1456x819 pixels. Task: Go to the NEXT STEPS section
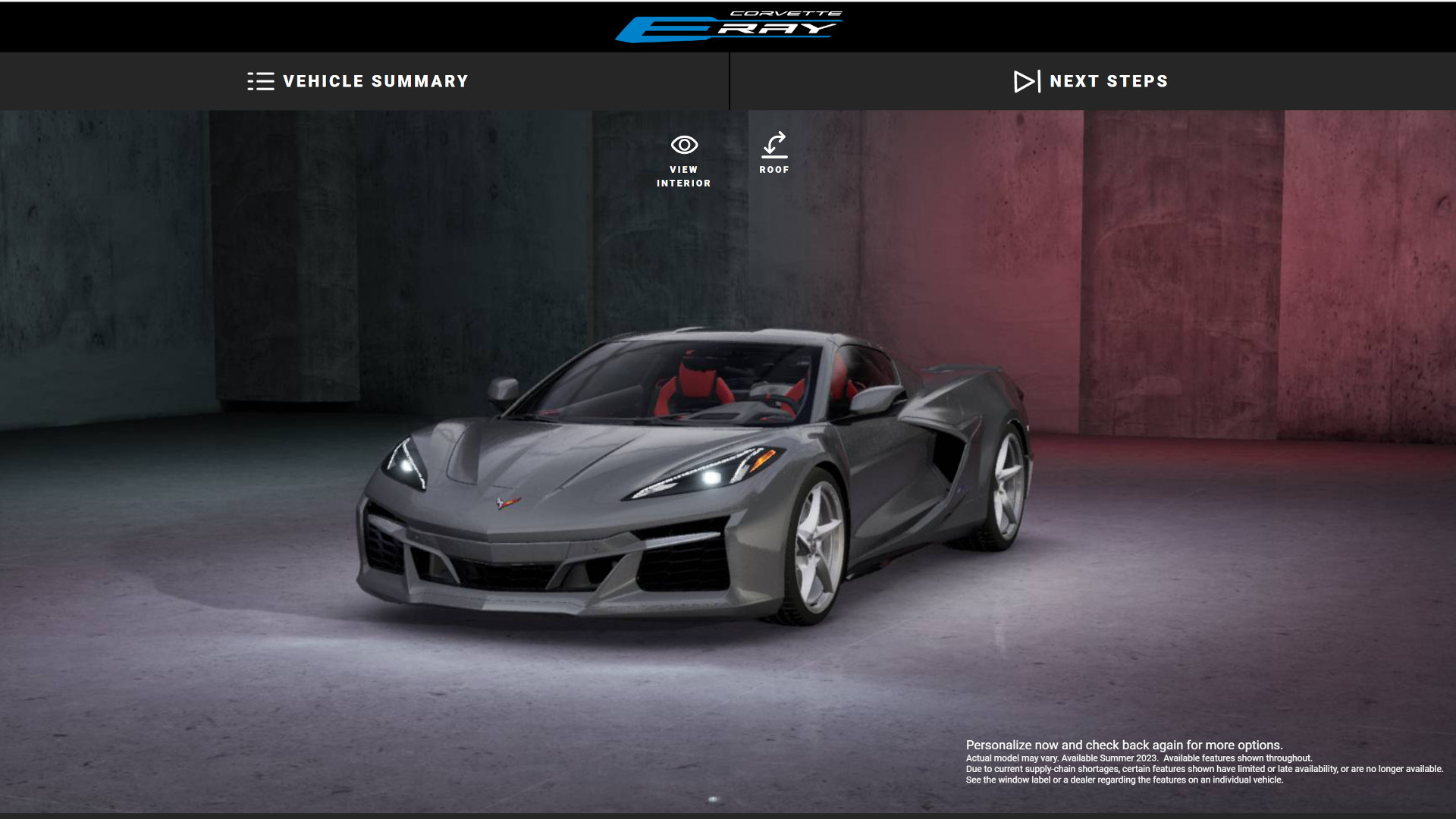1092,81
